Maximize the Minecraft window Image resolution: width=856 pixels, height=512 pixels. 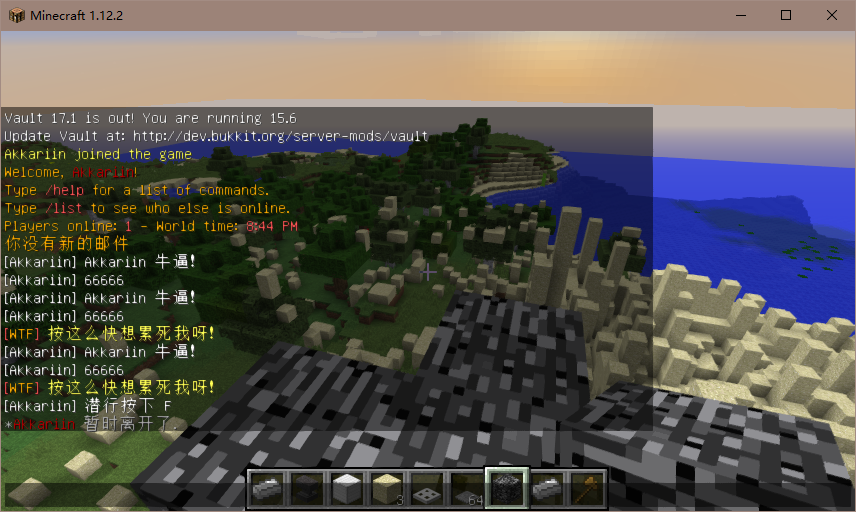[x=786, y=15]
